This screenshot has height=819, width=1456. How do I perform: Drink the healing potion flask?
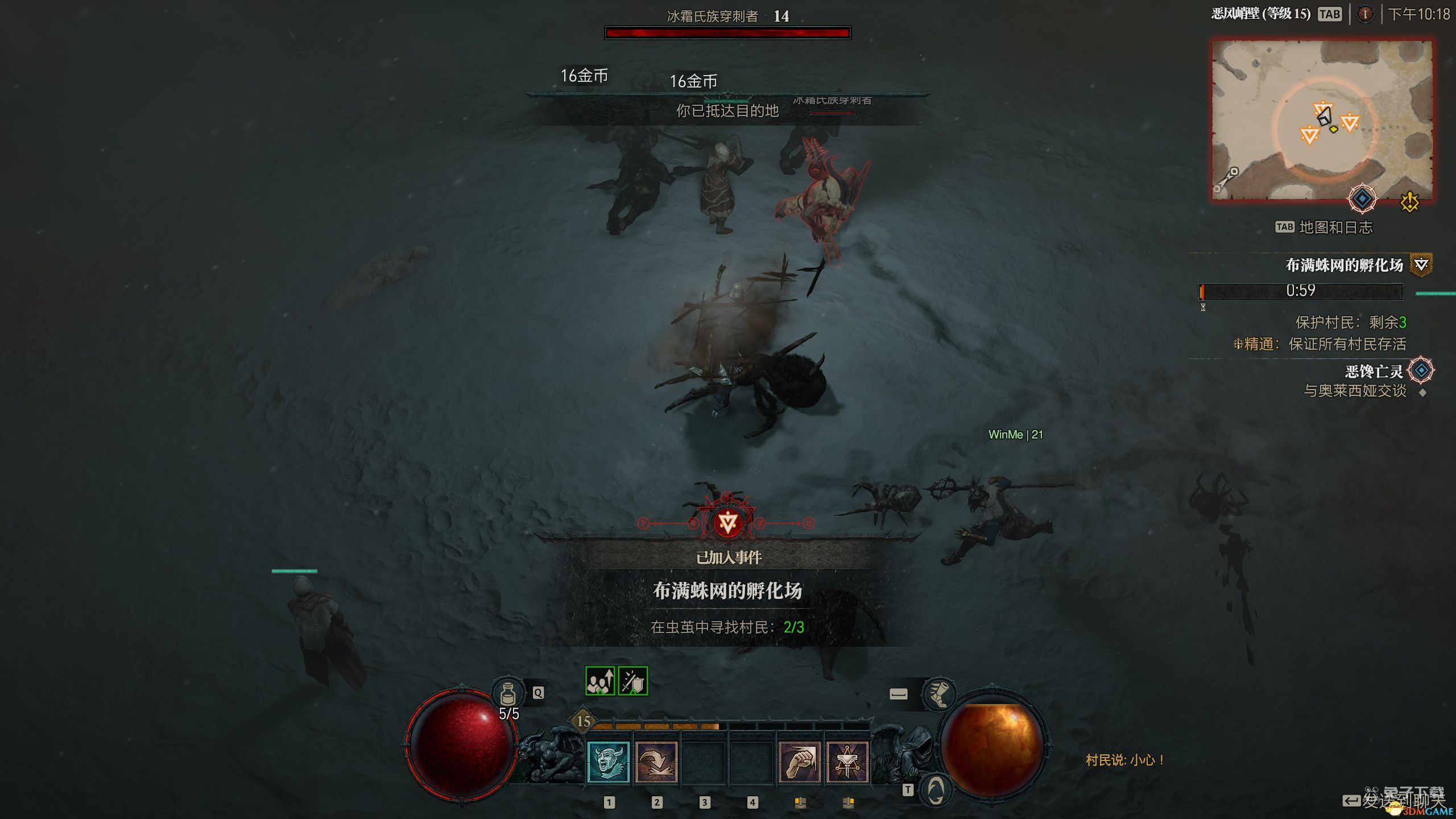pos(507,694)
